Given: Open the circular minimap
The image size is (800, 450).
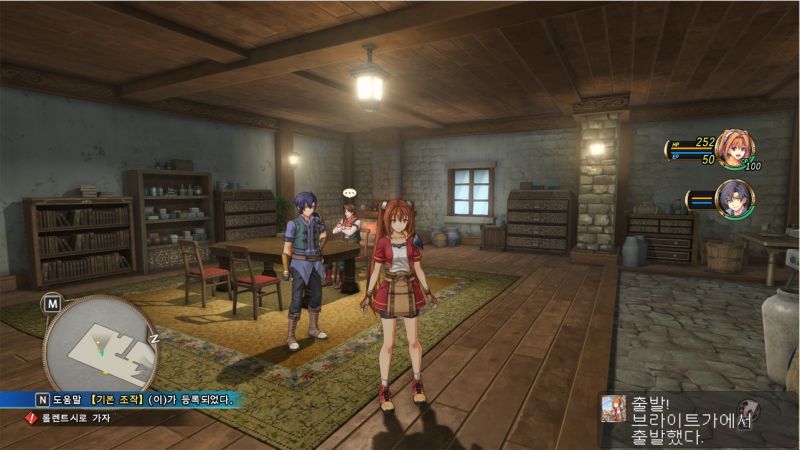Looking at the screenshot, I should click(100, 344).
